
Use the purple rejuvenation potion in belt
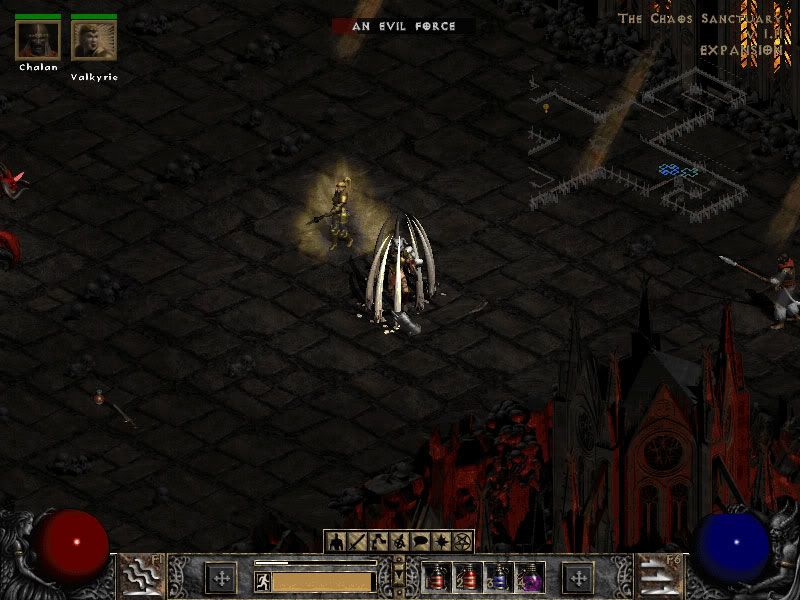click(x=529, y=577)
